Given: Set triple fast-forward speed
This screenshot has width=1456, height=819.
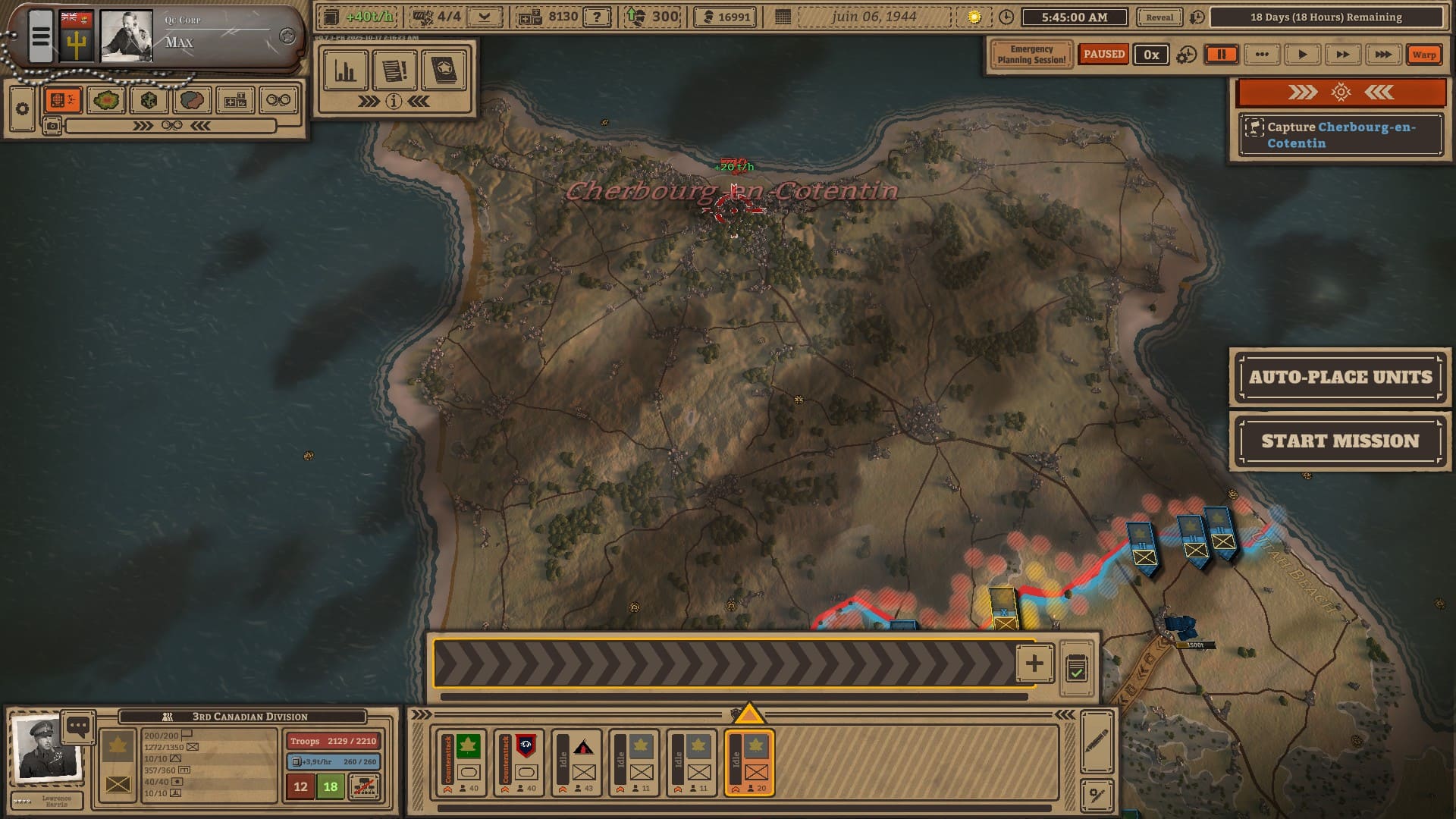Looking at the screenshot, I should [x=1382, y=55].
